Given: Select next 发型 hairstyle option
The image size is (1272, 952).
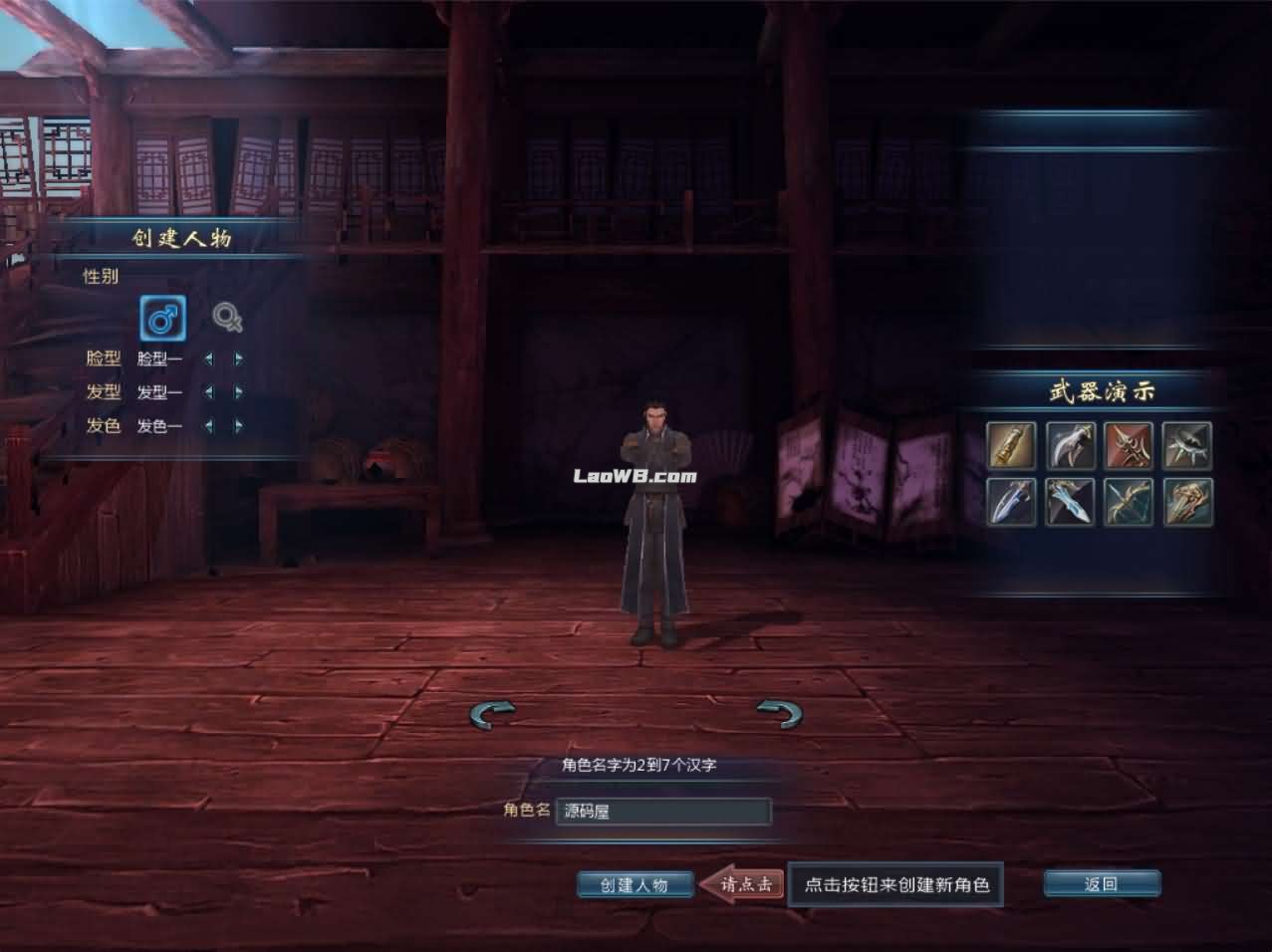Looking at the screenshot, I should (x=239, y=392).
